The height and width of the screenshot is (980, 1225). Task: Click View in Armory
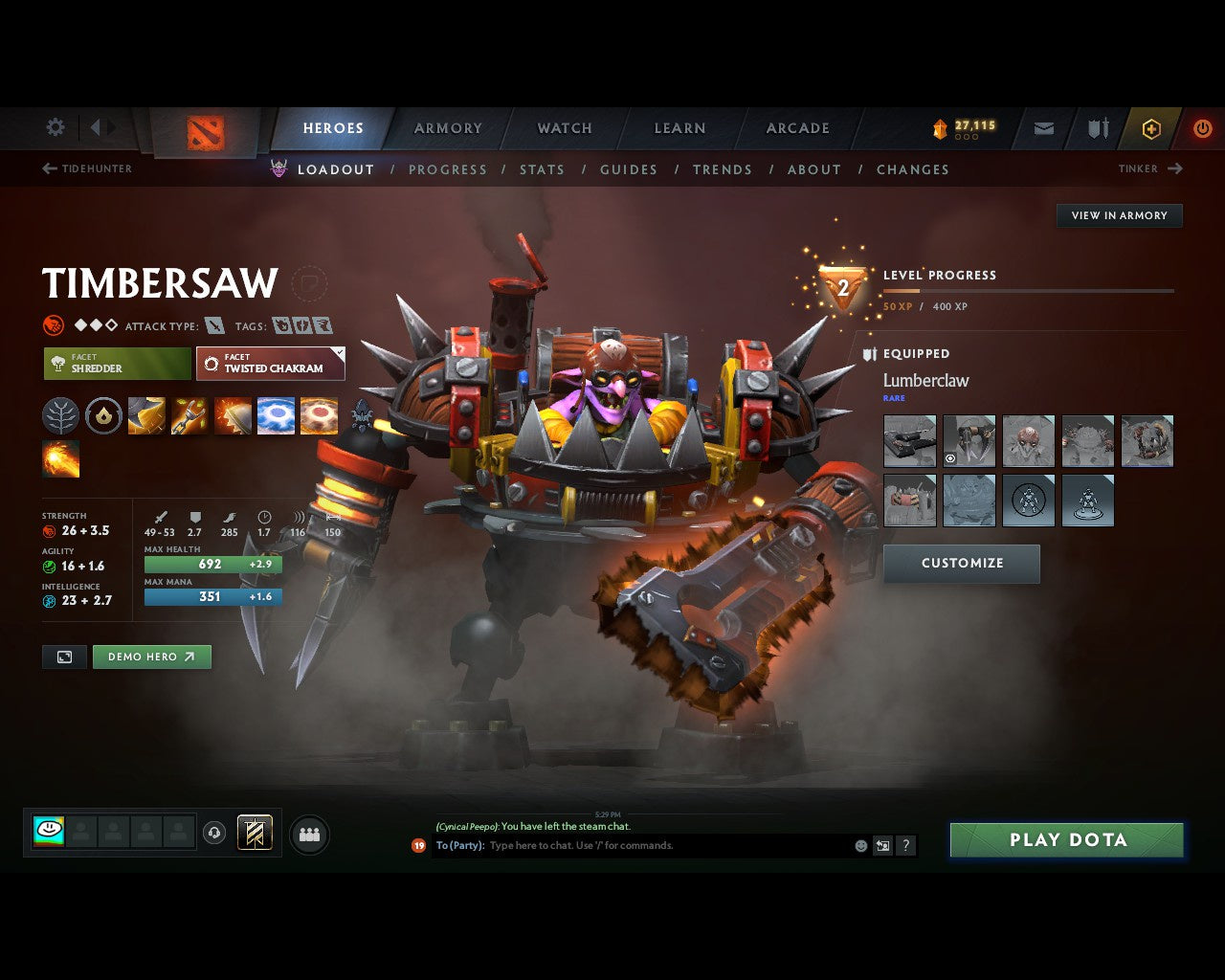(1119, 215)
